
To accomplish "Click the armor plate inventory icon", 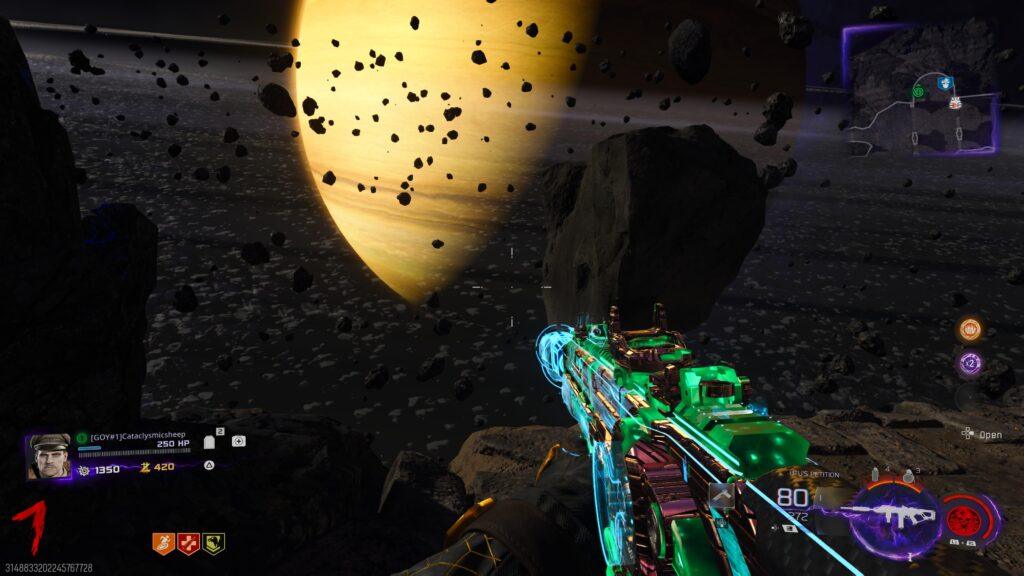I will tap(211, 442).
